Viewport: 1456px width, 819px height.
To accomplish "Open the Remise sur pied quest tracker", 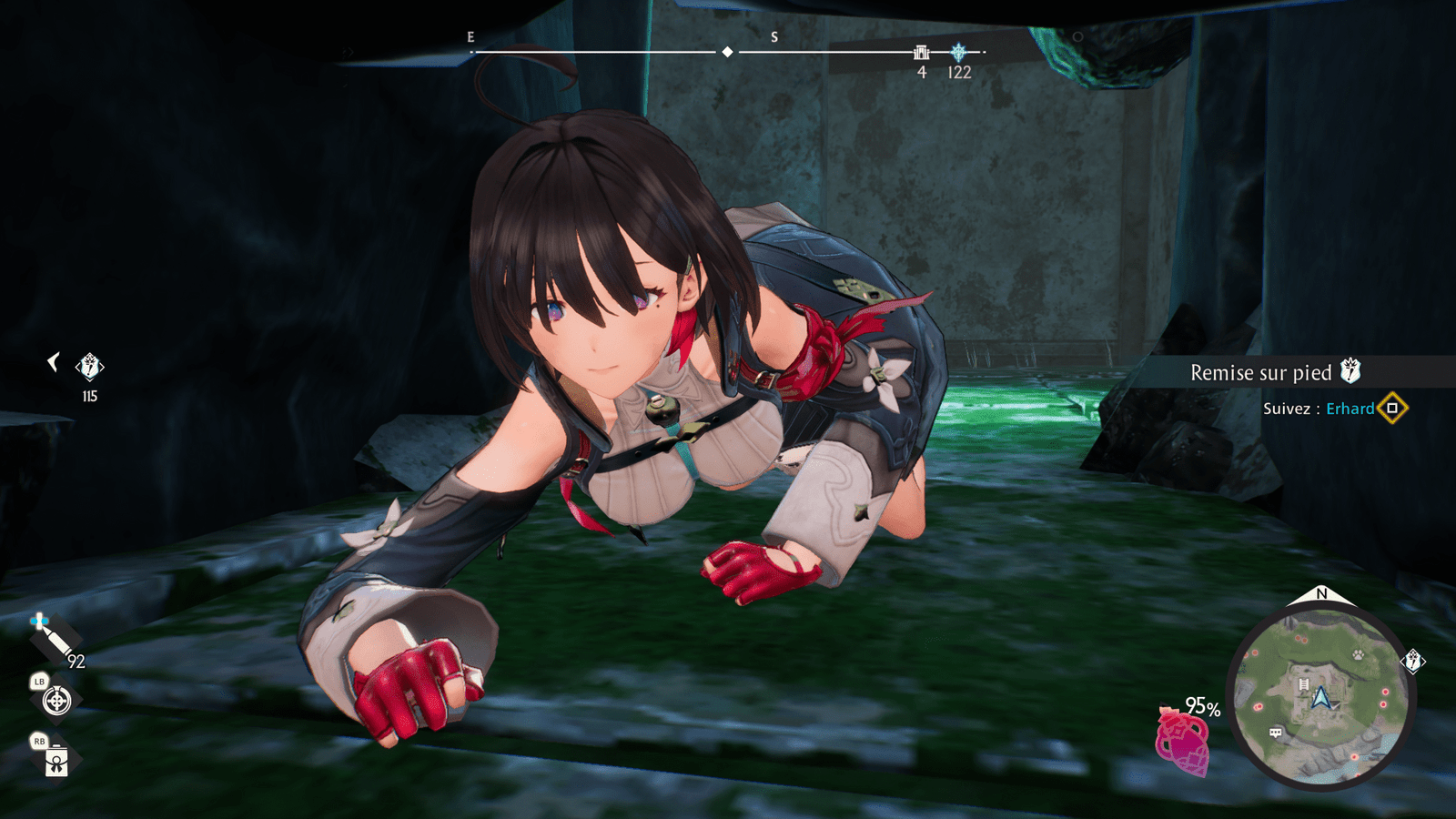I will click(x=1260, y=372).
